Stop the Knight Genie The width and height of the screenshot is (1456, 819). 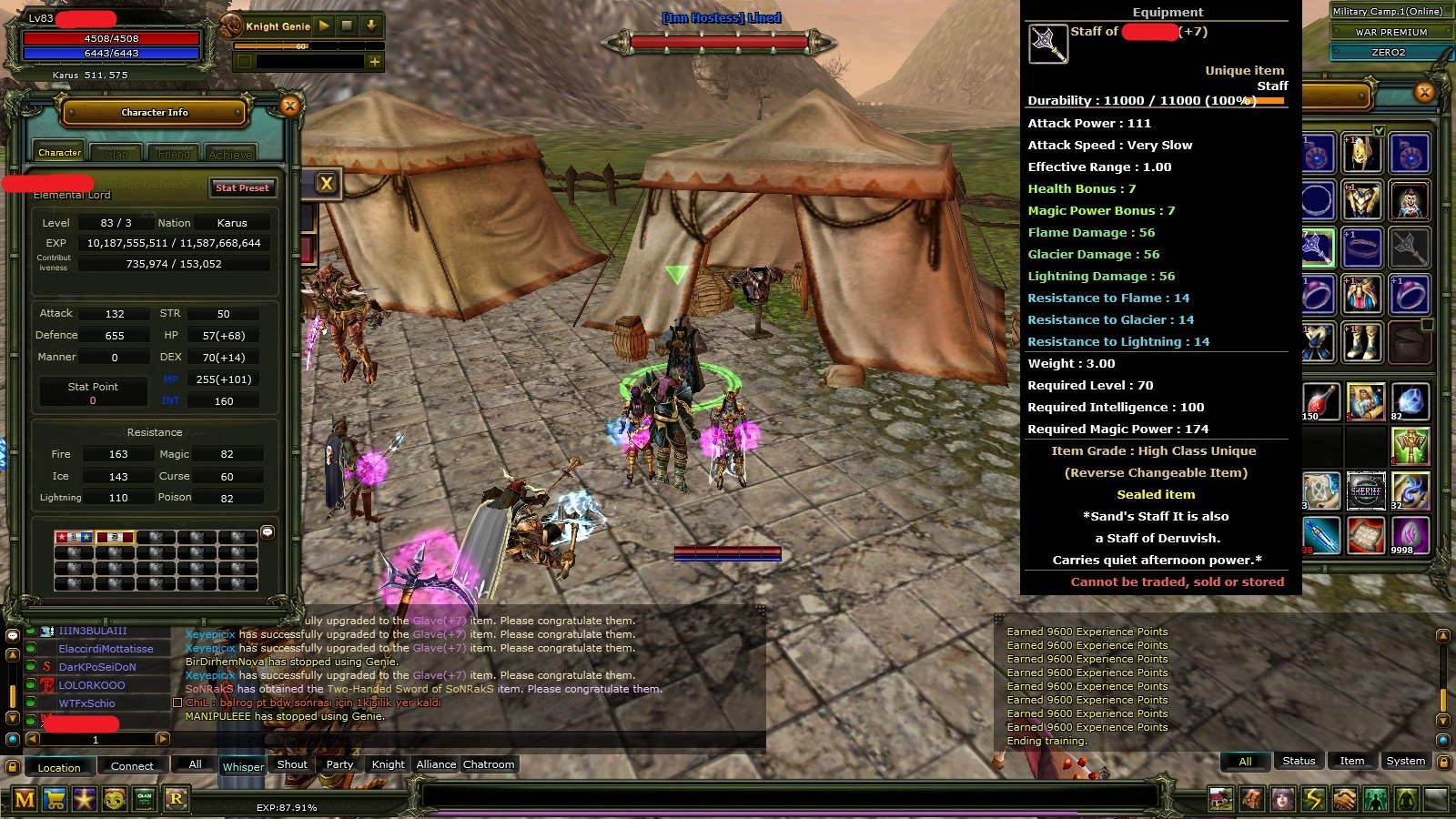tap(347, 26)
